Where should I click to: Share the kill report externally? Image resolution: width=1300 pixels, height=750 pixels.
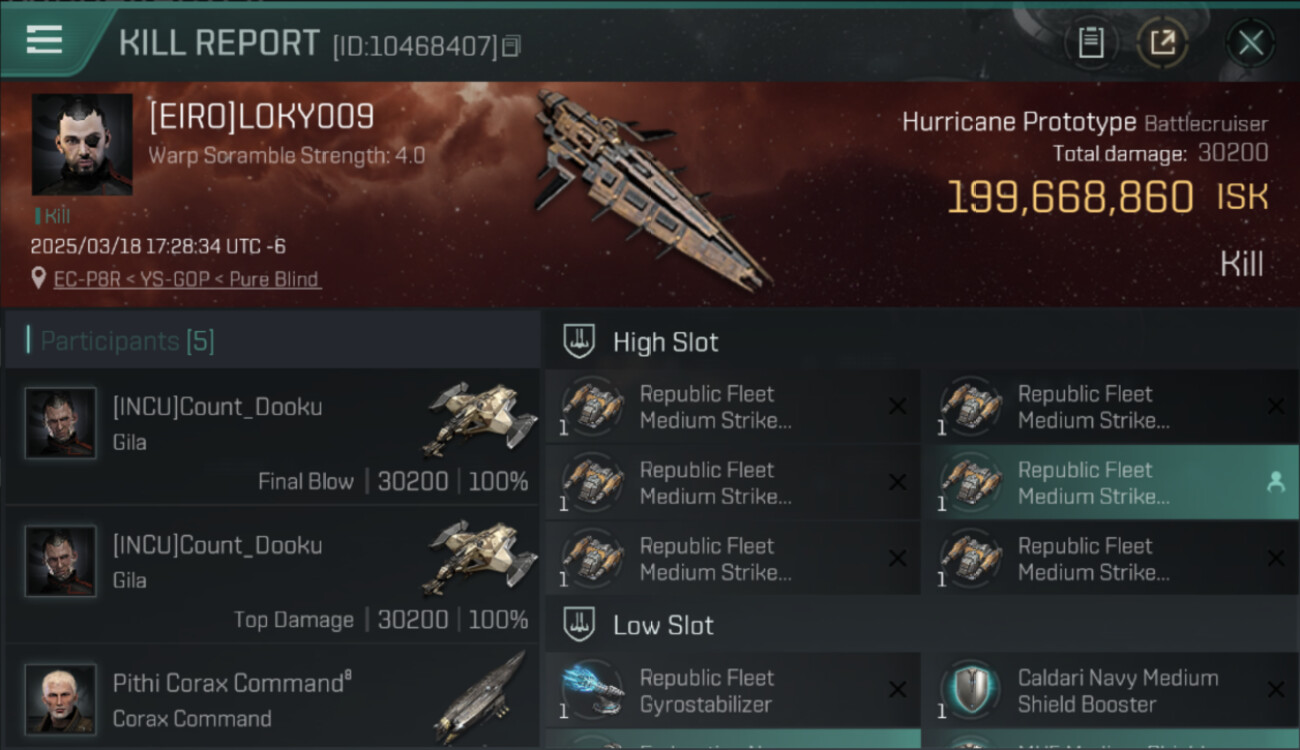pyautogui.click(x=1162, y=43)
